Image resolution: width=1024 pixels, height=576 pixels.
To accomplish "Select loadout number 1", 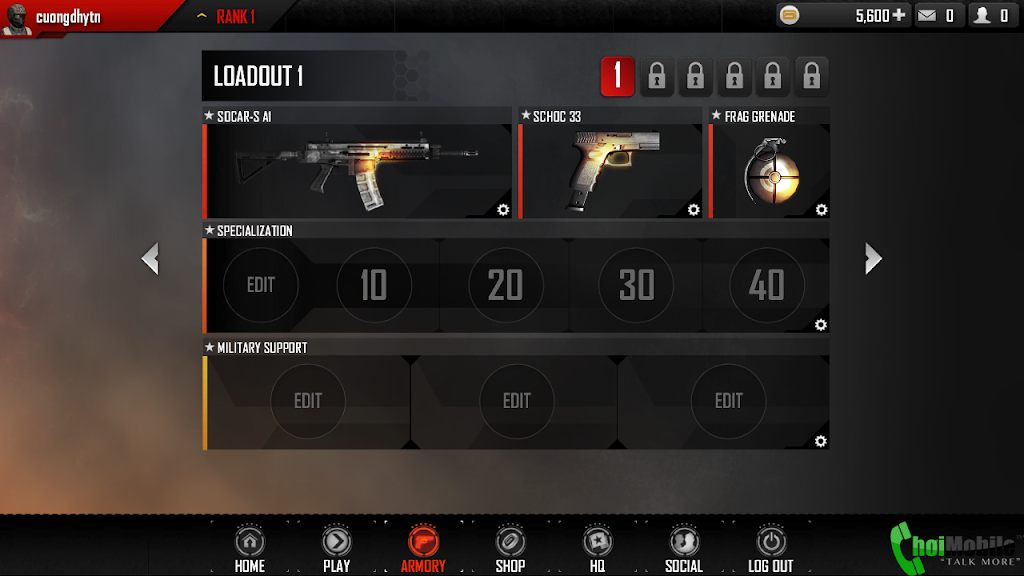I will tap(617, 76).
